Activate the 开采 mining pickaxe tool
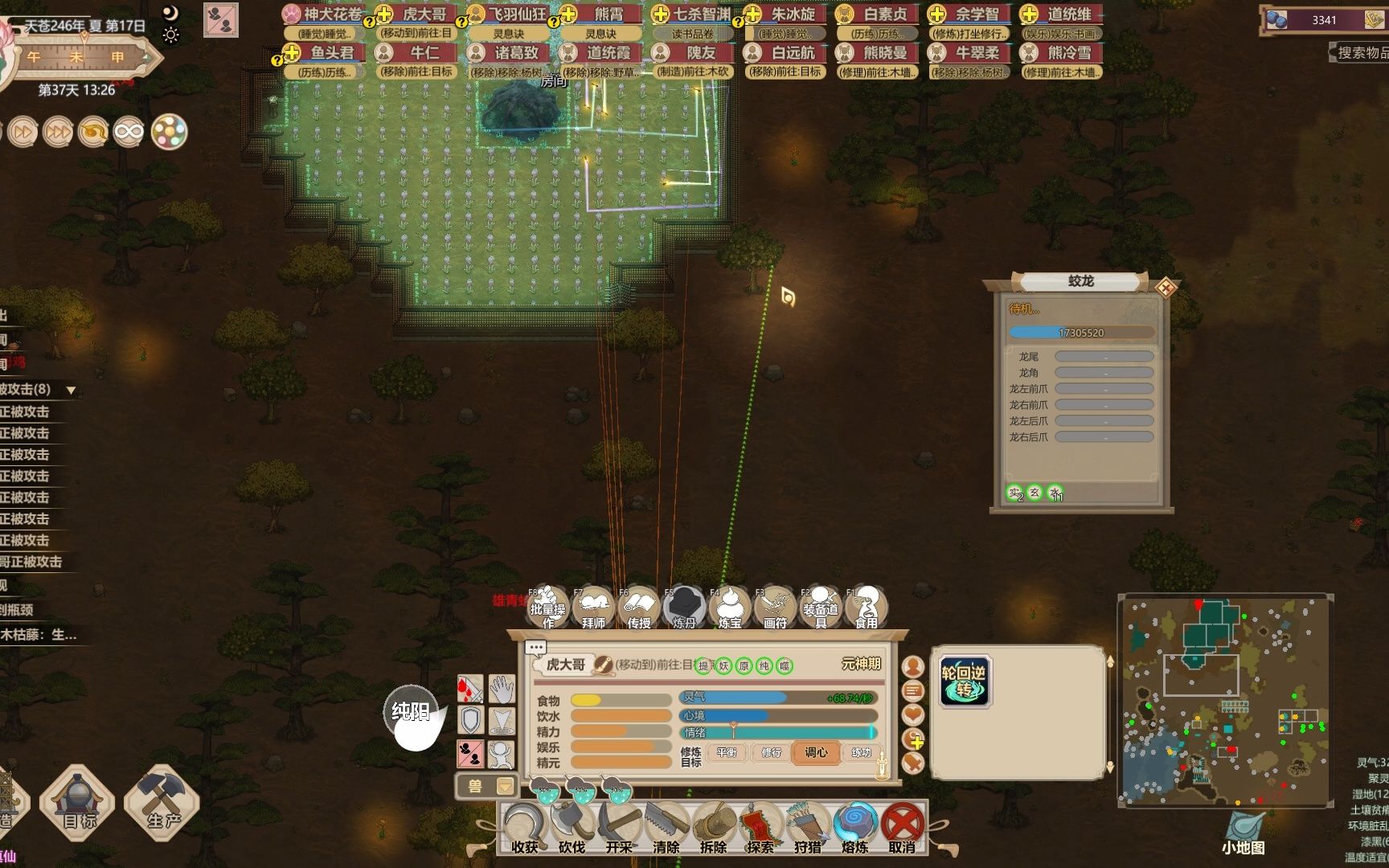Screen dimensions: 1389x868 coord(619,828)
